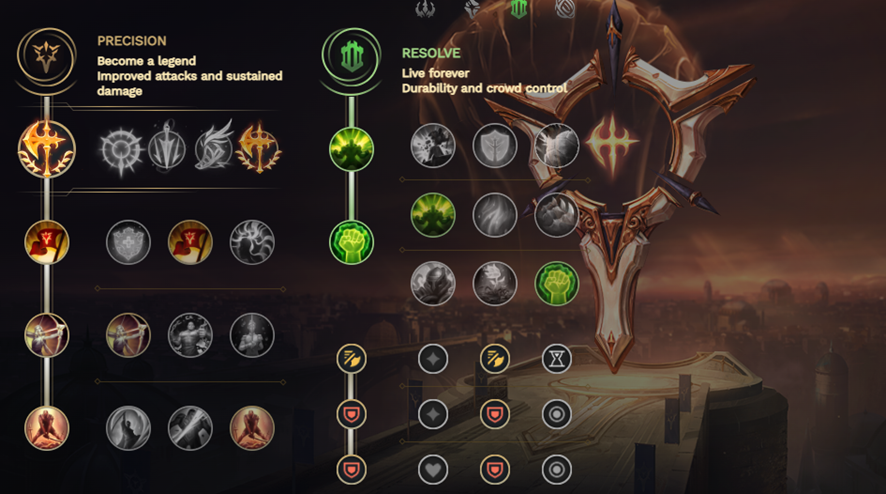This screenshot has height=494, width=886.
Task: Choose the Lethal Tempo keystone rune
Action: click(167, 151)
